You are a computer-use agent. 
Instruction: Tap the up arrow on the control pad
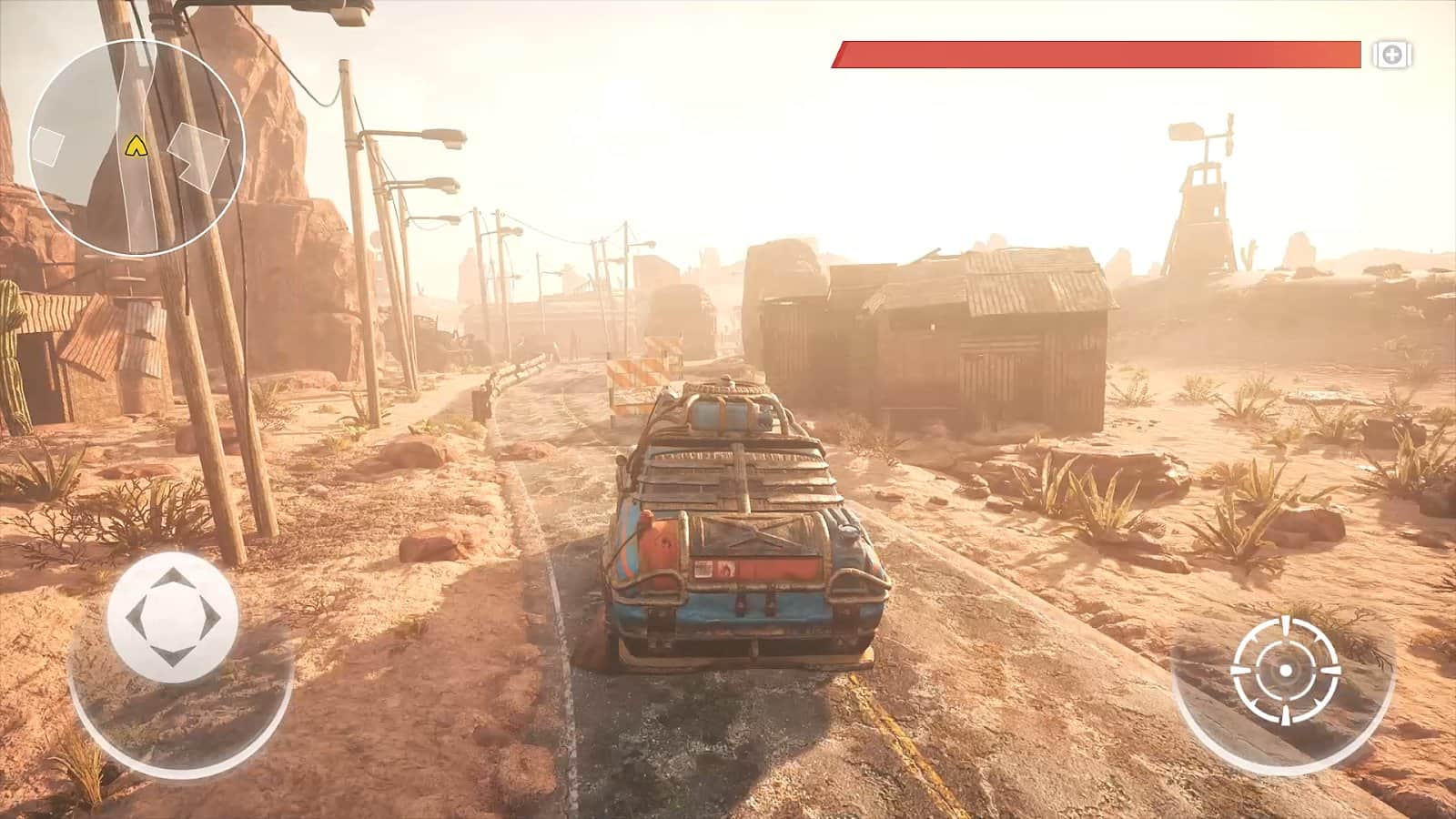pos(173,576)
